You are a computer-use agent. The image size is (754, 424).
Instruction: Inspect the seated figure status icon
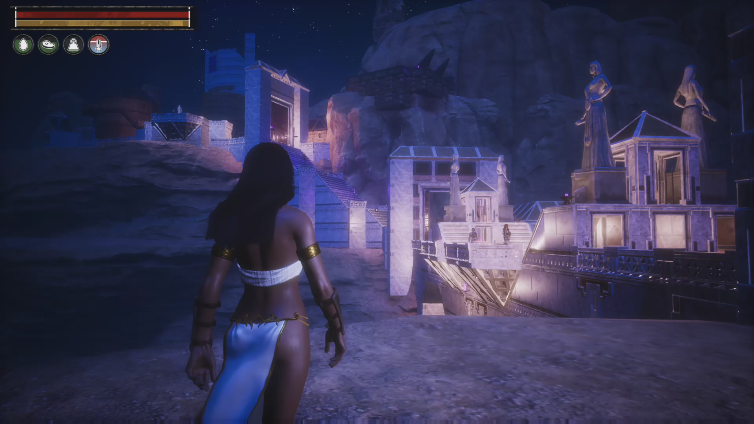point(73,44)
